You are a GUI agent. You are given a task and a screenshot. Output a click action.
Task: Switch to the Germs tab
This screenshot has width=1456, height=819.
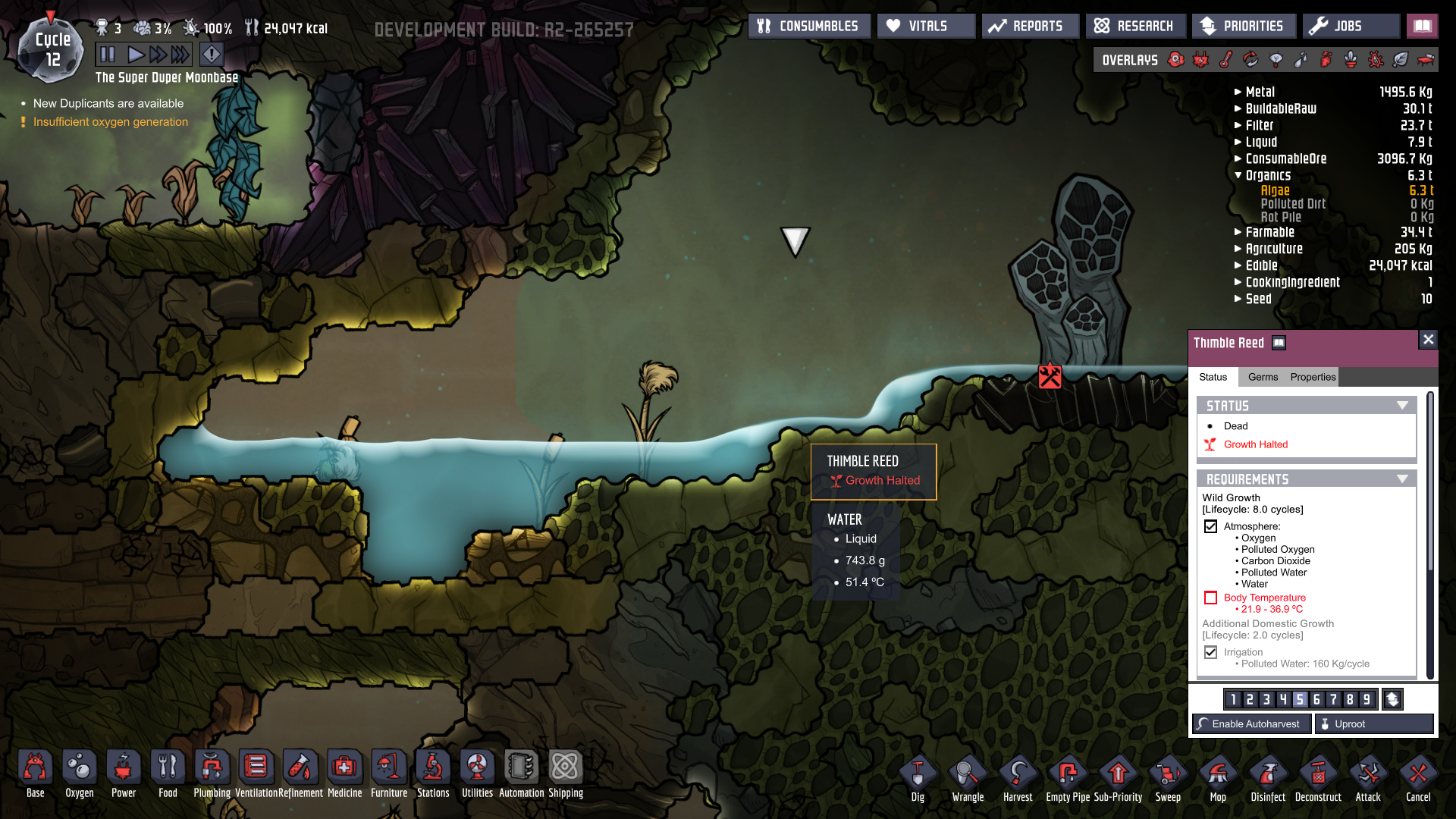tap(1263, 377)
